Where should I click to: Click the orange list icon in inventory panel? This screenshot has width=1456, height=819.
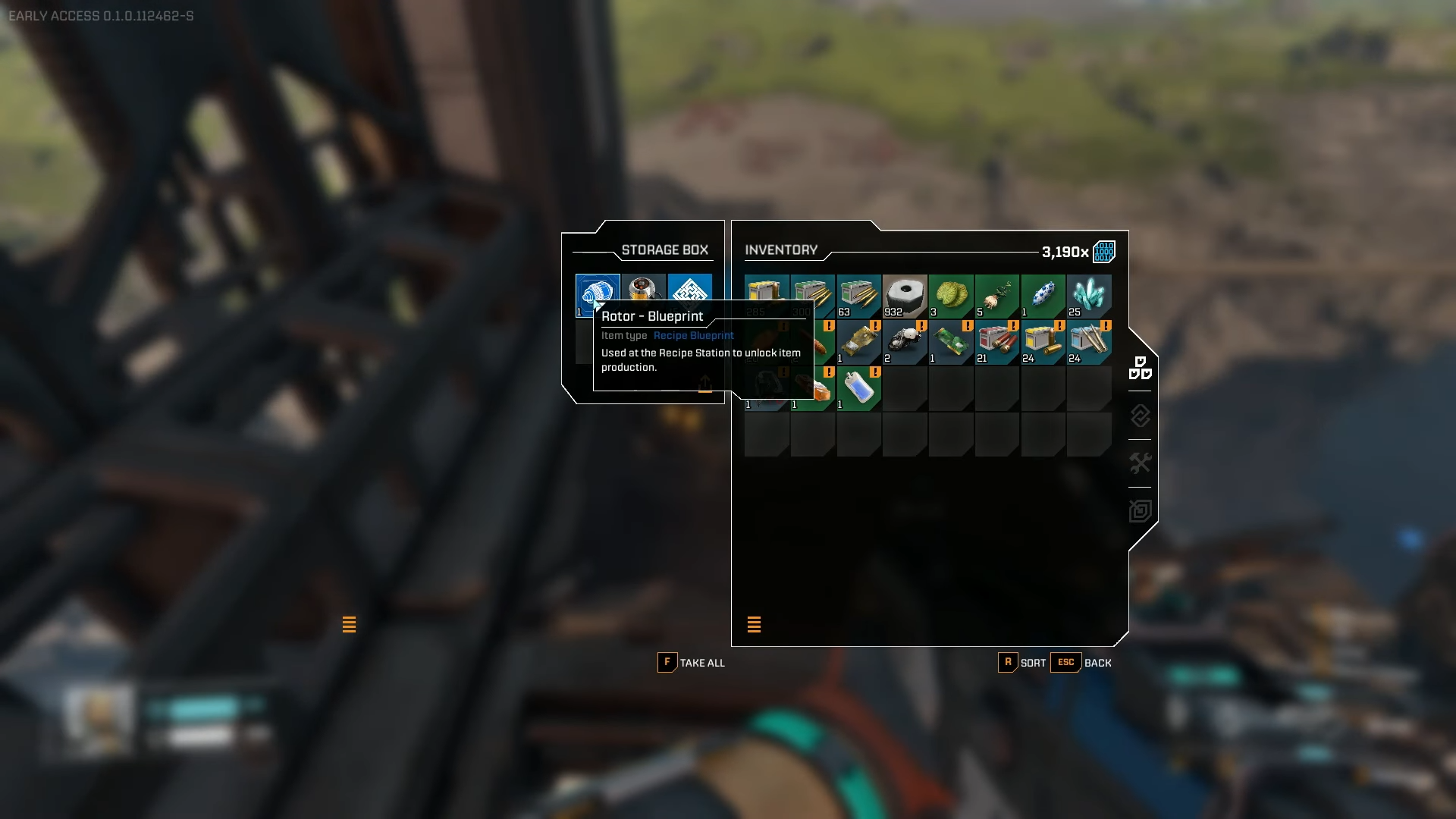coord(754,624)
